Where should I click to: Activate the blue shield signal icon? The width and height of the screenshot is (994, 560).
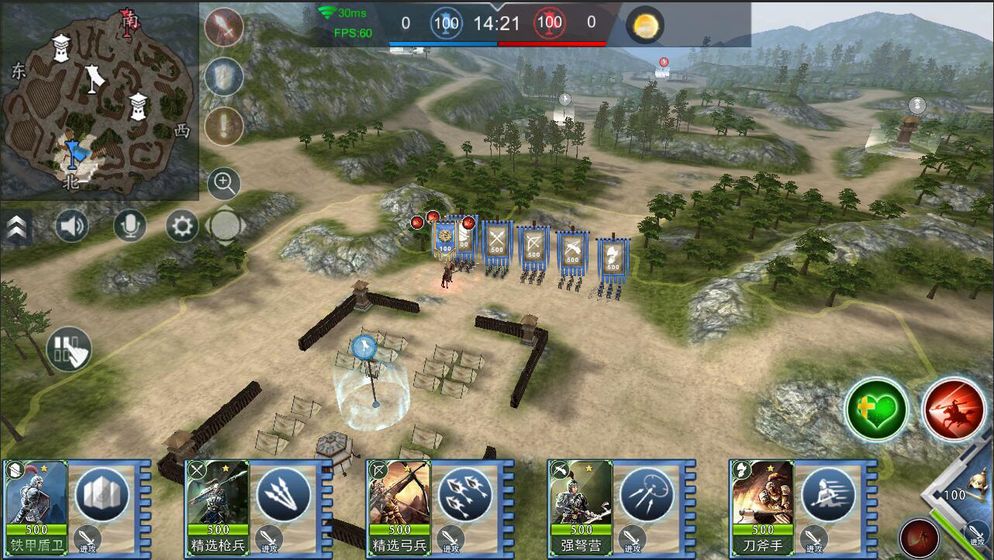coord(224,76)
